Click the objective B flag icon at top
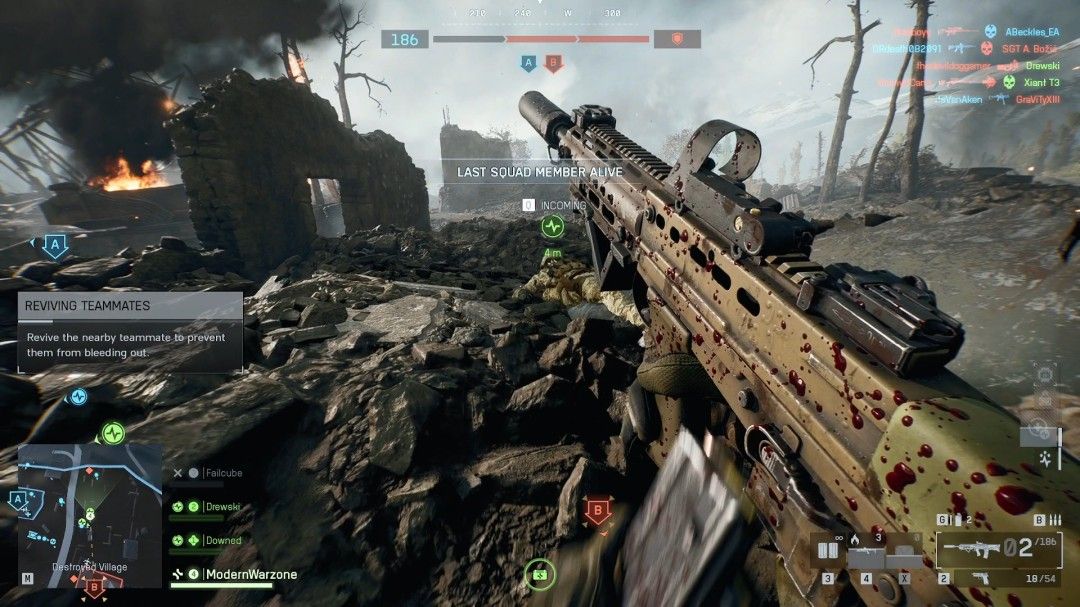This screenshot has width=1080, height=607. (x=553, y=64)
